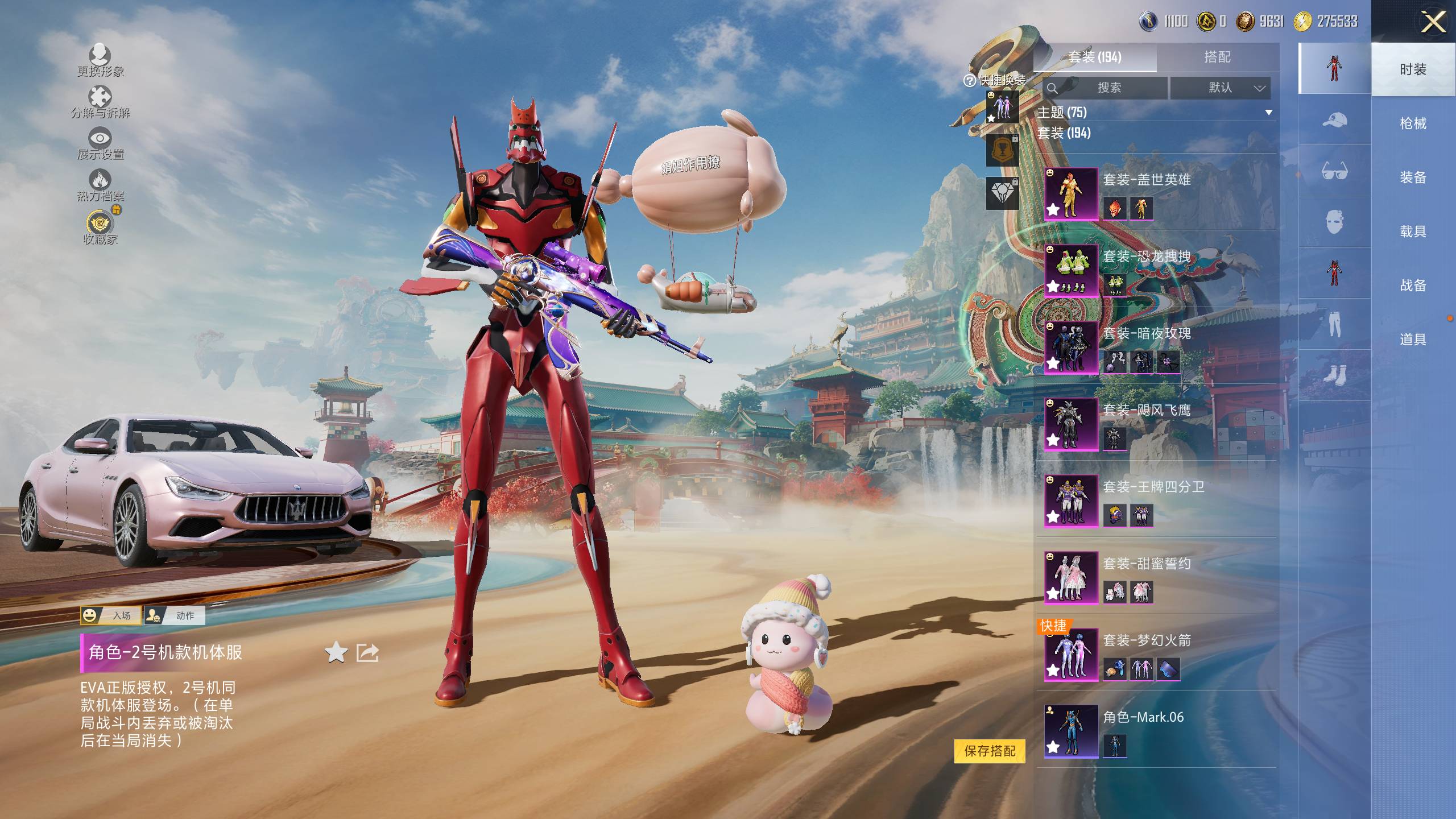Favorite the outfit with star icon
Viewport: 1456px width, 819px height.
pyautogui.click(x=336, y=652)
